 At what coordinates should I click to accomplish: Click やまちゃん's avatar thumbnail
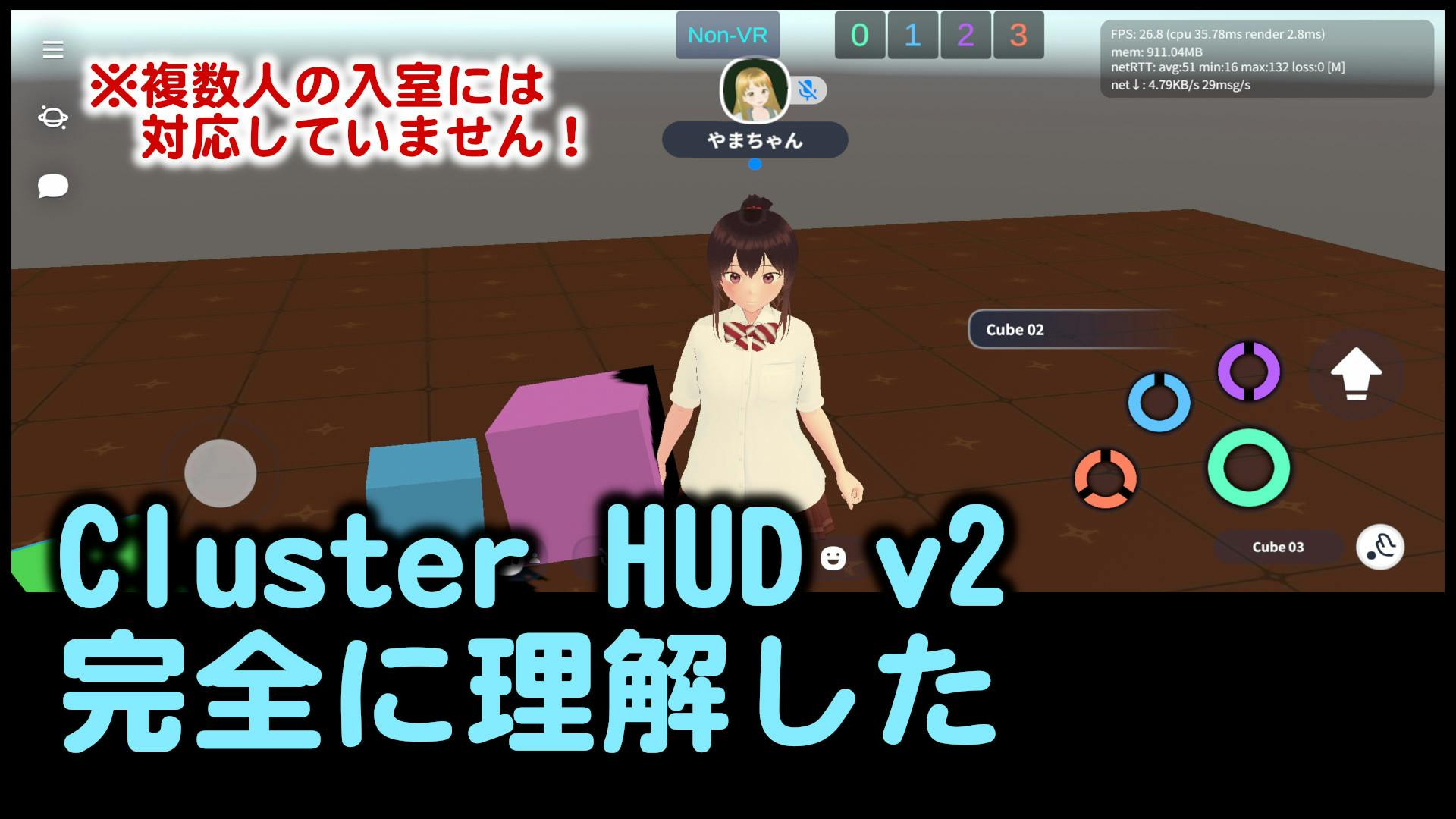tap(755, 90)
